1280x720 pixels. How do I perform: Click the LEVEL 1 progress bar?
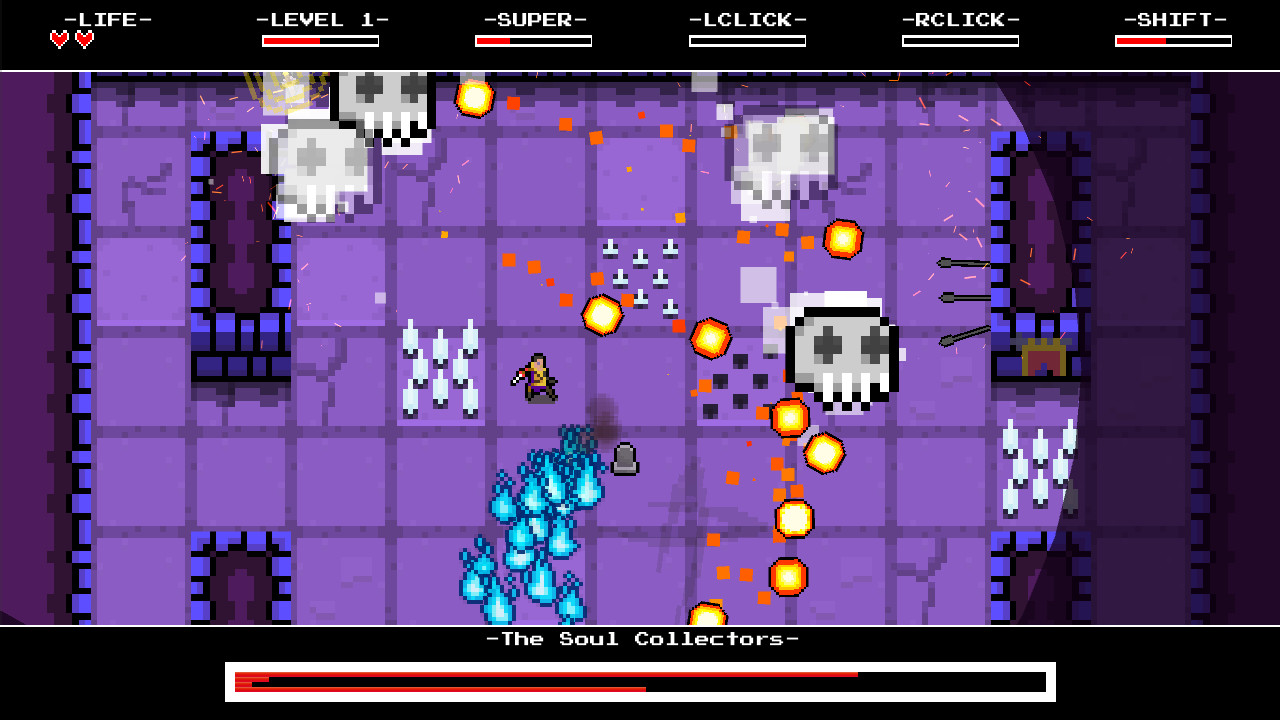coord(321,40)
